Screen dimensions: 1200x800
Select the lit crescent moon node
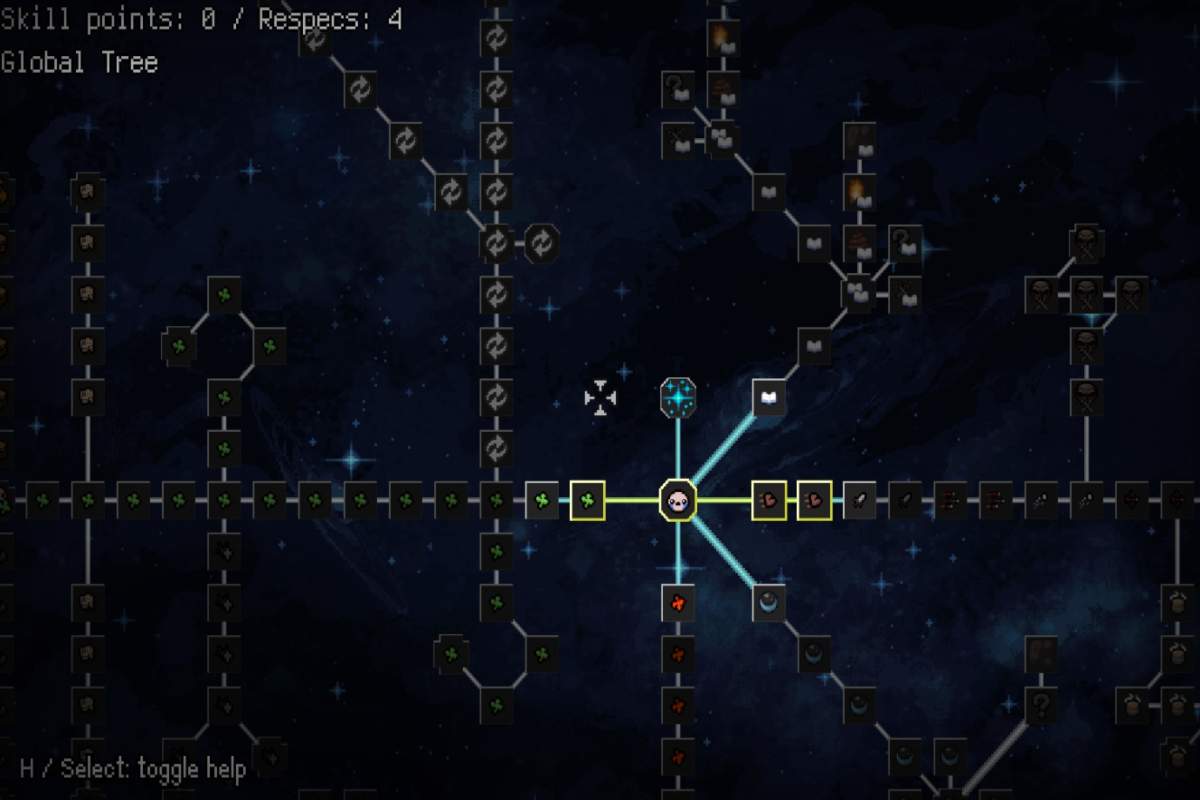pos(769,602)
